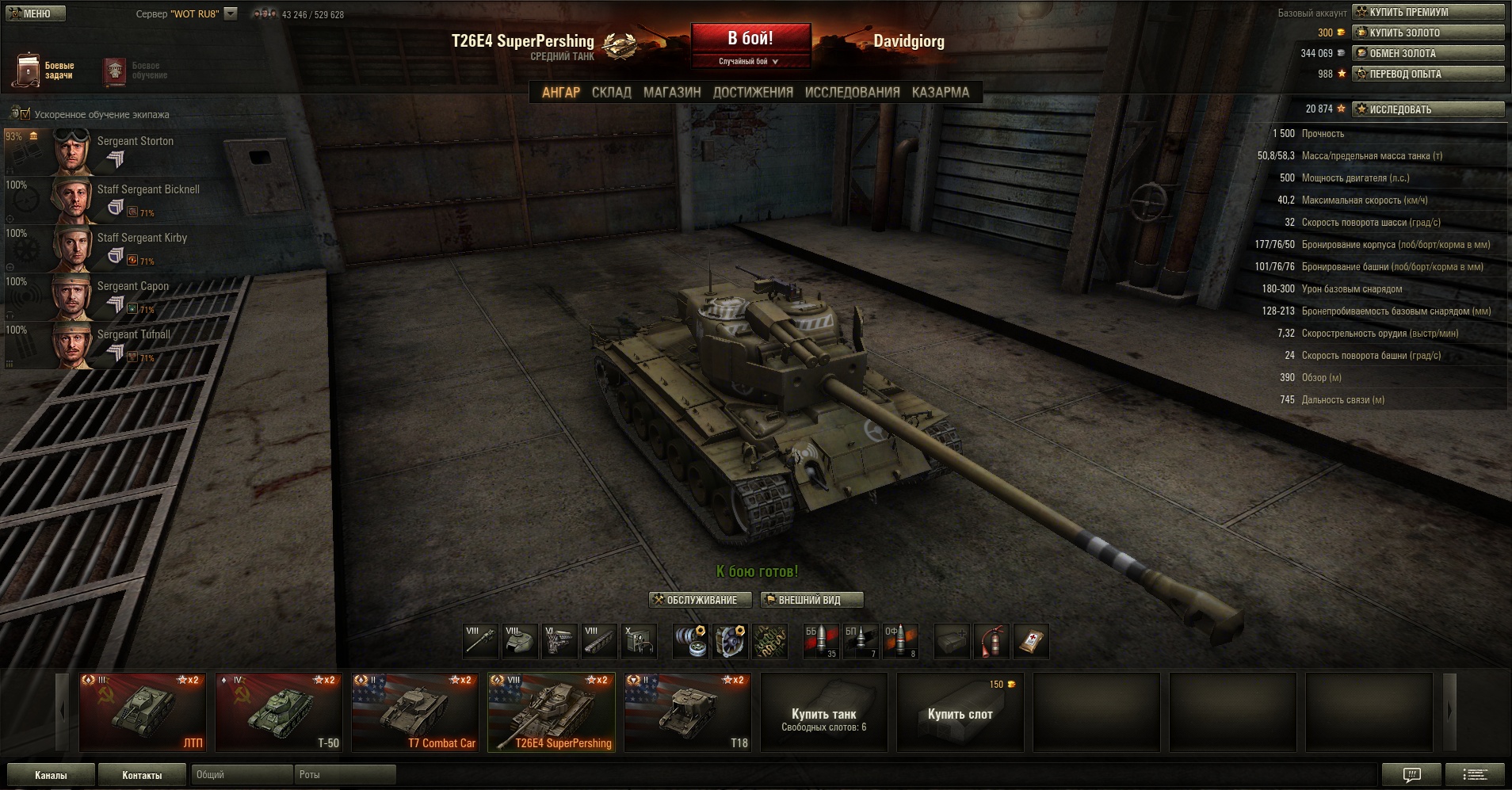Click the КУПИТЬ ЗОЛОТО button
This screenshot has height=790, width=1512.
click(1428, 32)
